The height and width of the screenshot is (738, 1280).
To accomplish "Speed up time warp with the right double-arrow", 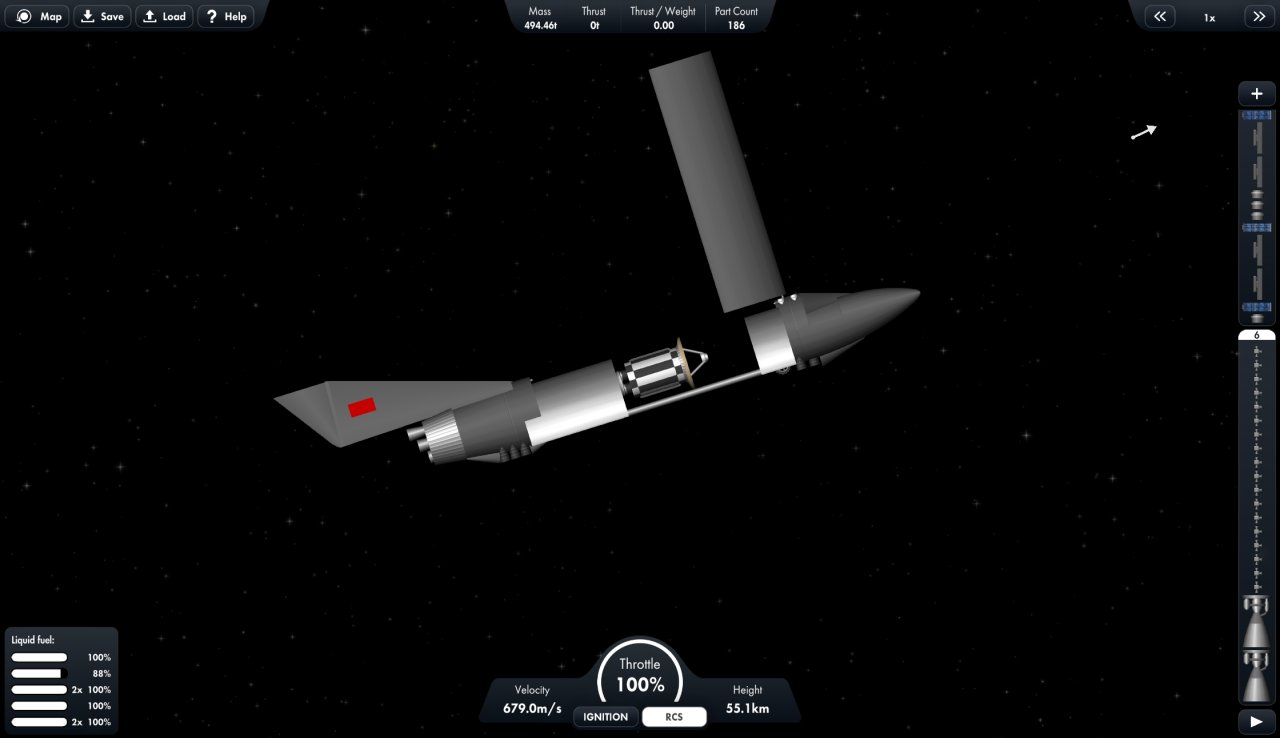I will click(x=1259, y=16).
